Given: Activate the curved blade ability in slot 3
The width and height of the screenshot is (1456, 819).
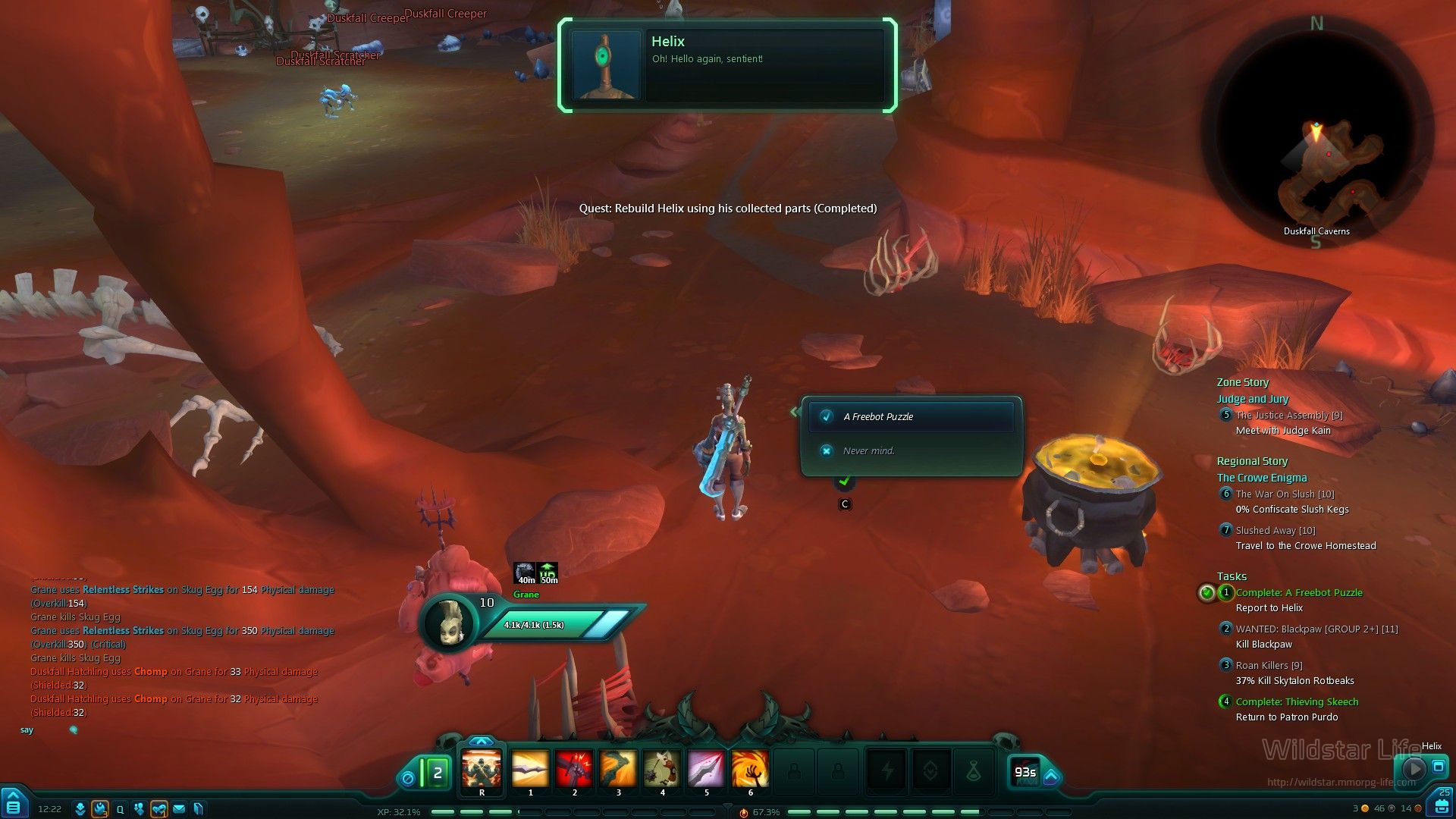Looking at the screenshot, I should [x=618, y=769].
